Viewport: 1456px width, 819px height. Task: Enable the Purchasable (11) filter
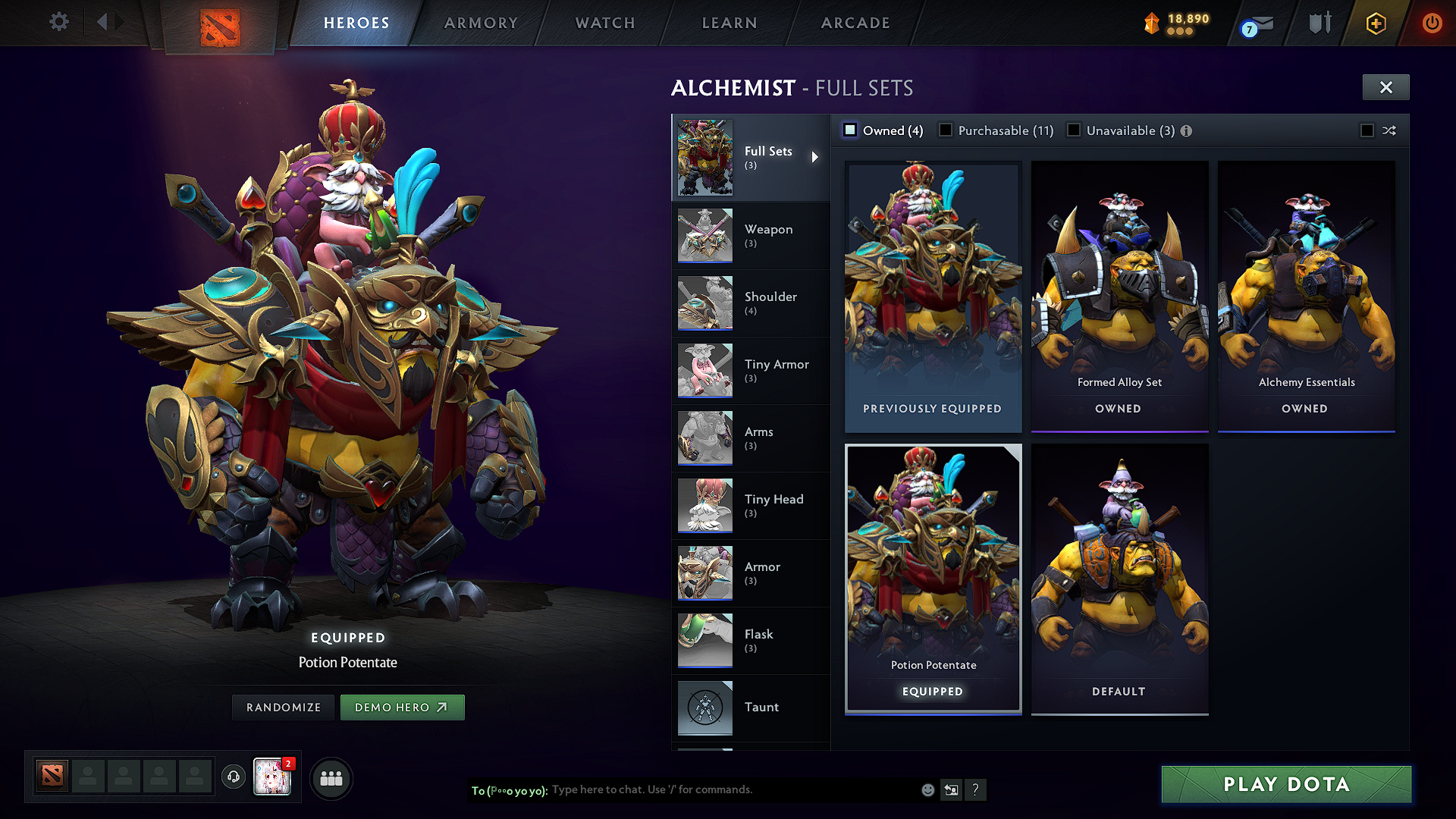point(946,130)
